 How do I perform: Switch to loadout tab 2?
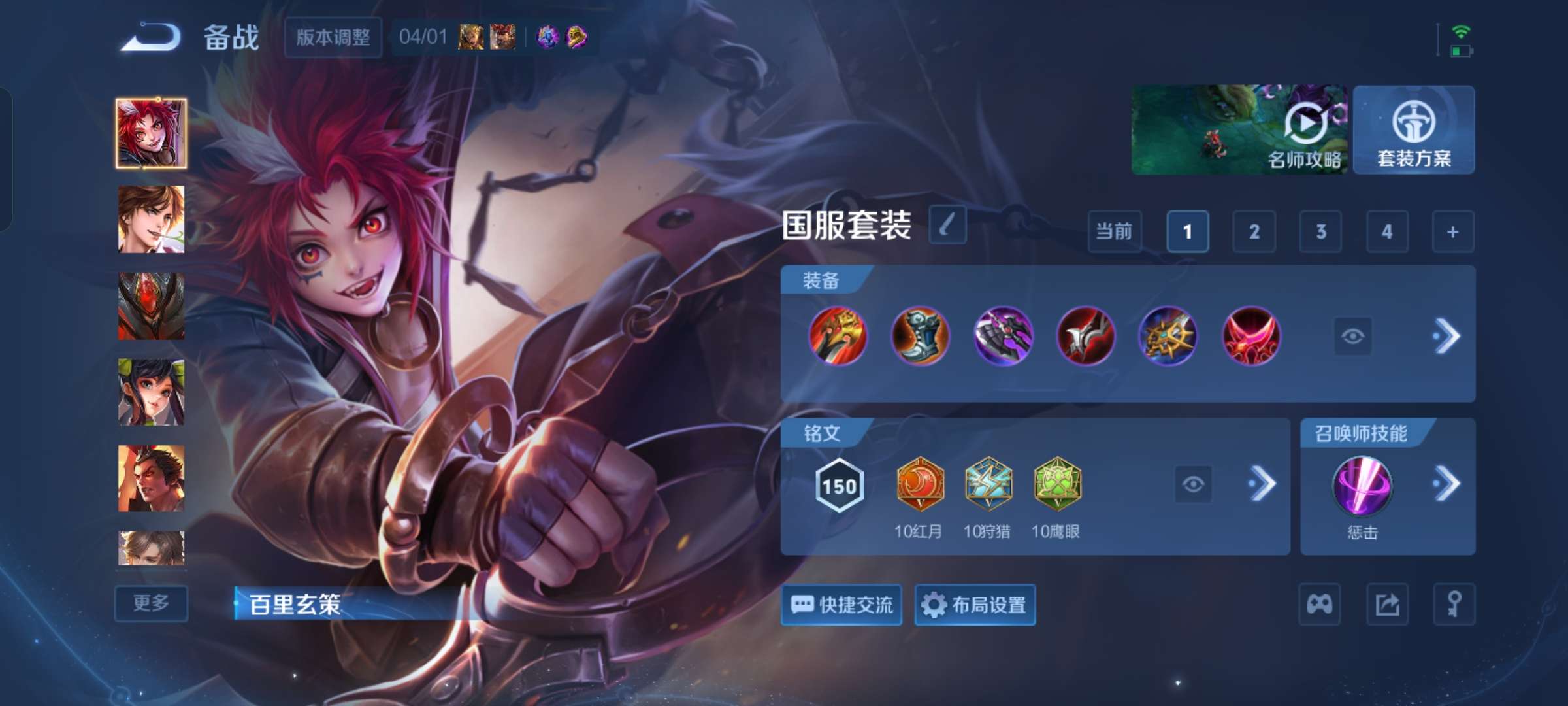click(x=1254, y=232)
